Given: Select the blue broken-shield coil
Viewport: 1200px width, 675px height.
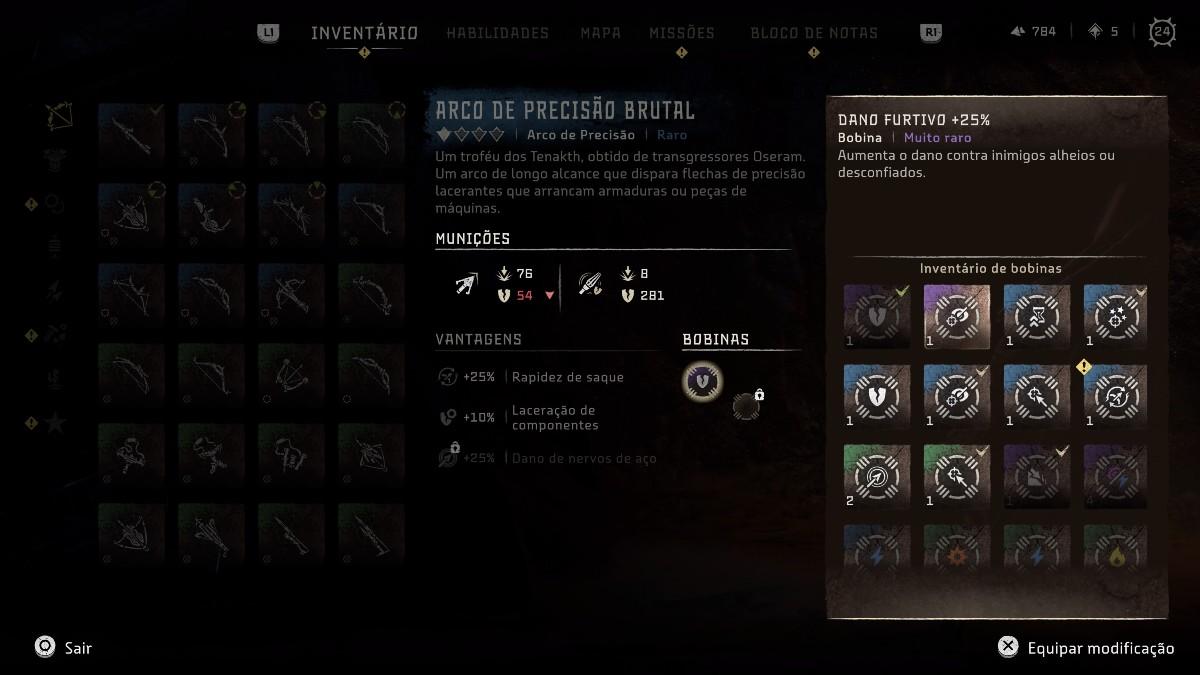Looking at the screenshot, I should coord(876,396).
